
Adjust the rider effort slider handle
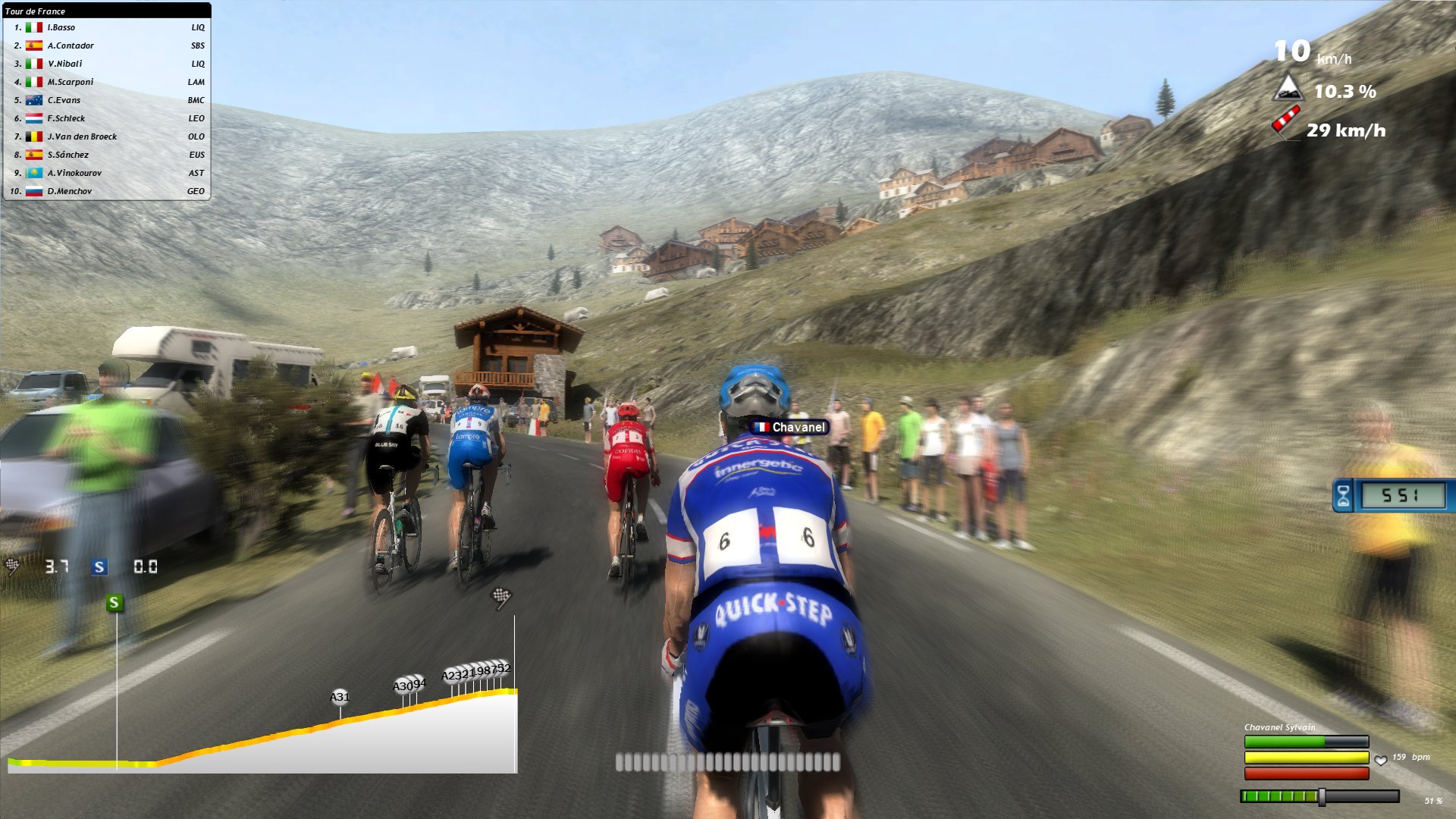coord(1322,797)
